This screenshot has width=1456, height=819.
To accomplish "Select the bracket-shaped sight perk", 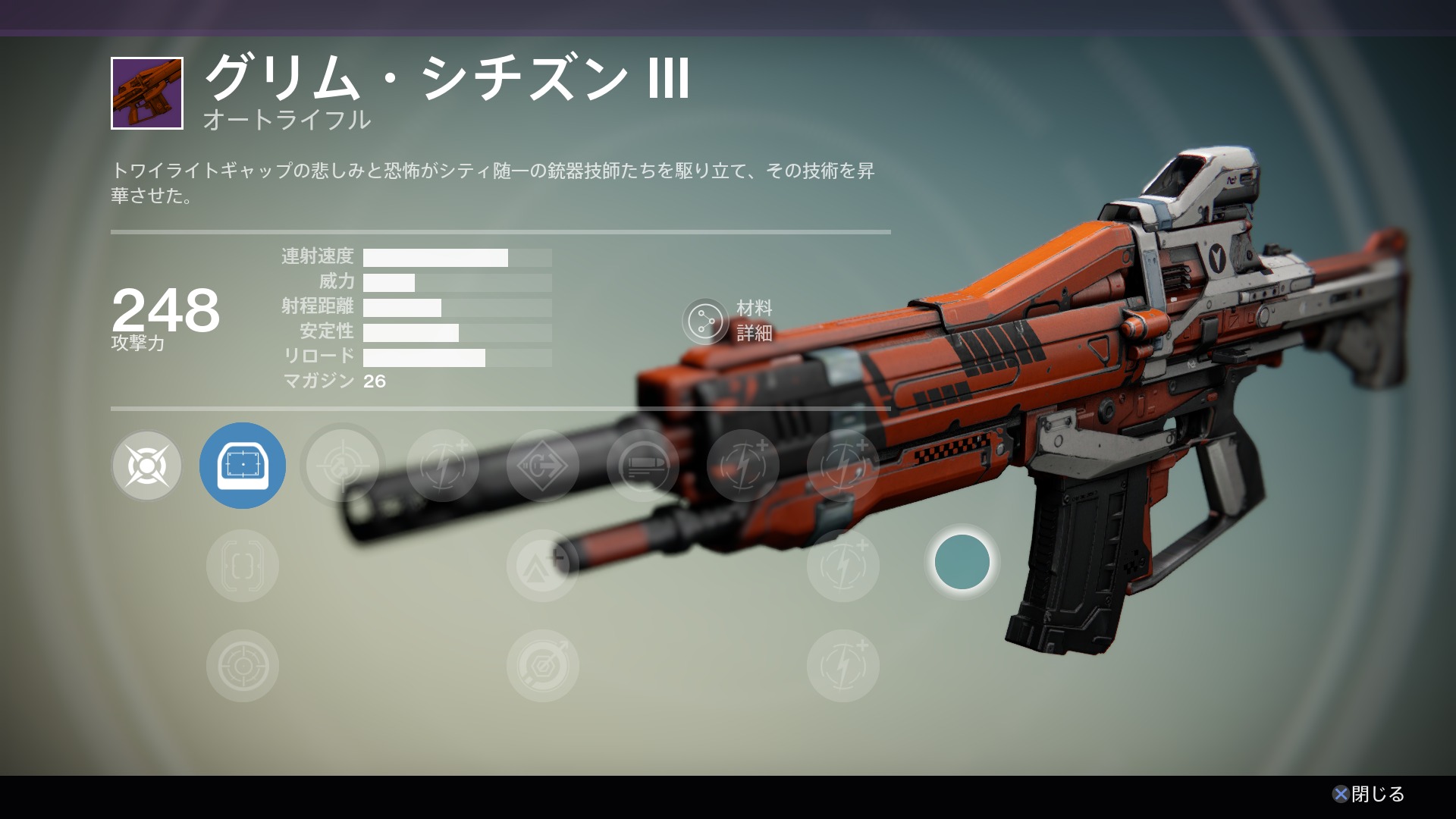I will coord(243,566).
